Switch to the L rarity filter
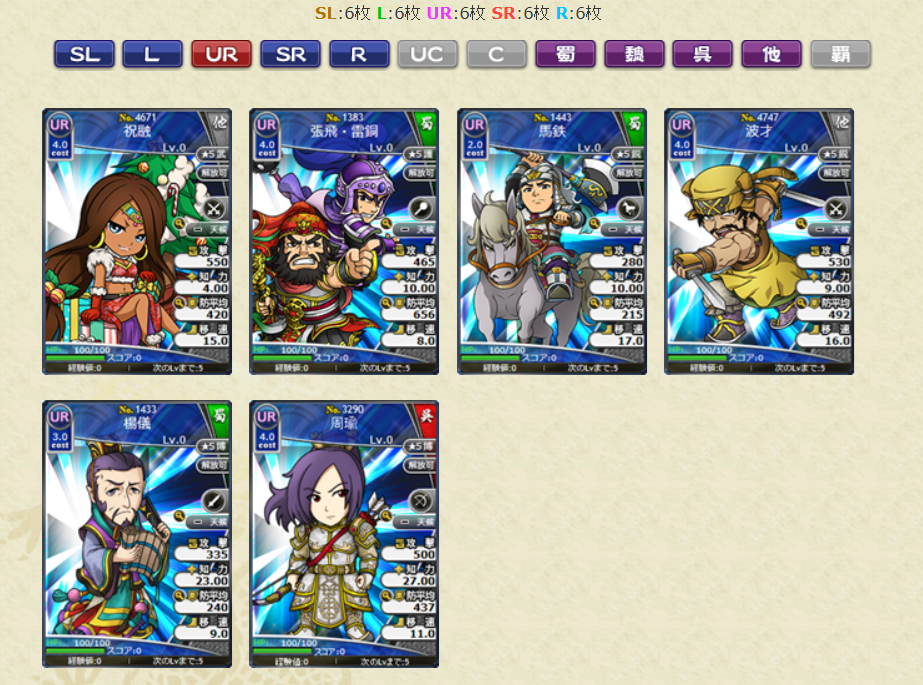 pyautogui.click(x=152, y=54)
